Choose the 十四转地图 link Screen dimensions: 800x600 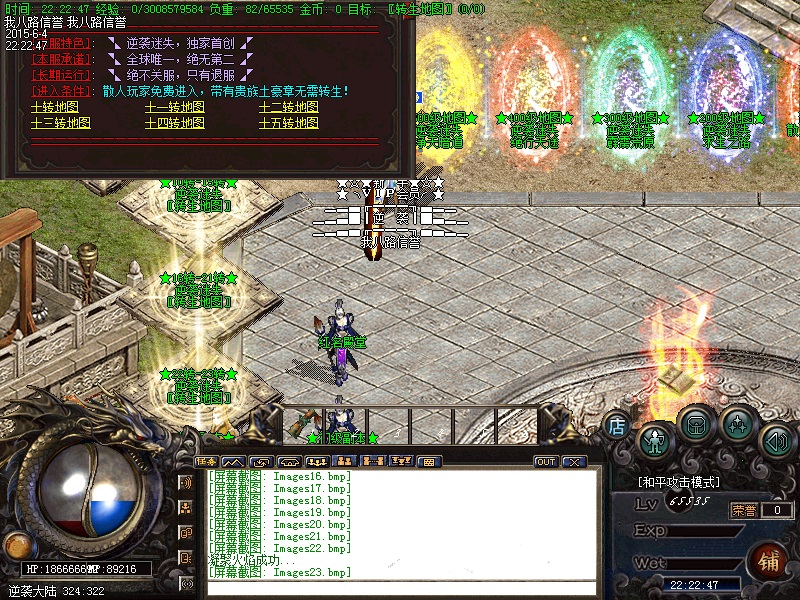[x=176, y=124]
